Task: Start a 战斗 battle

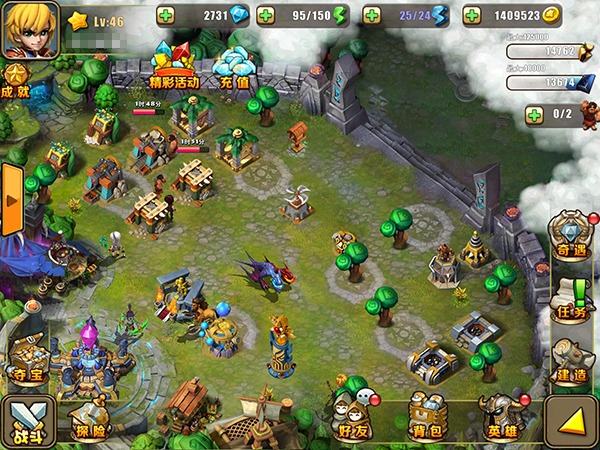Action: click(x=27, y=422)
